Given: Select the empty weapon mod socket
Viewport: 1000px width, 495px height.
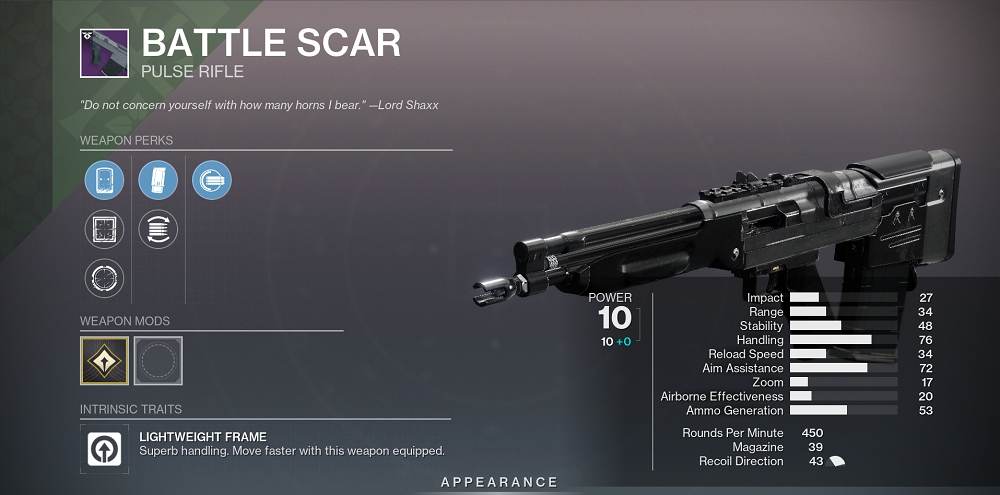Looking at the screenshot, I should point(158,361).
